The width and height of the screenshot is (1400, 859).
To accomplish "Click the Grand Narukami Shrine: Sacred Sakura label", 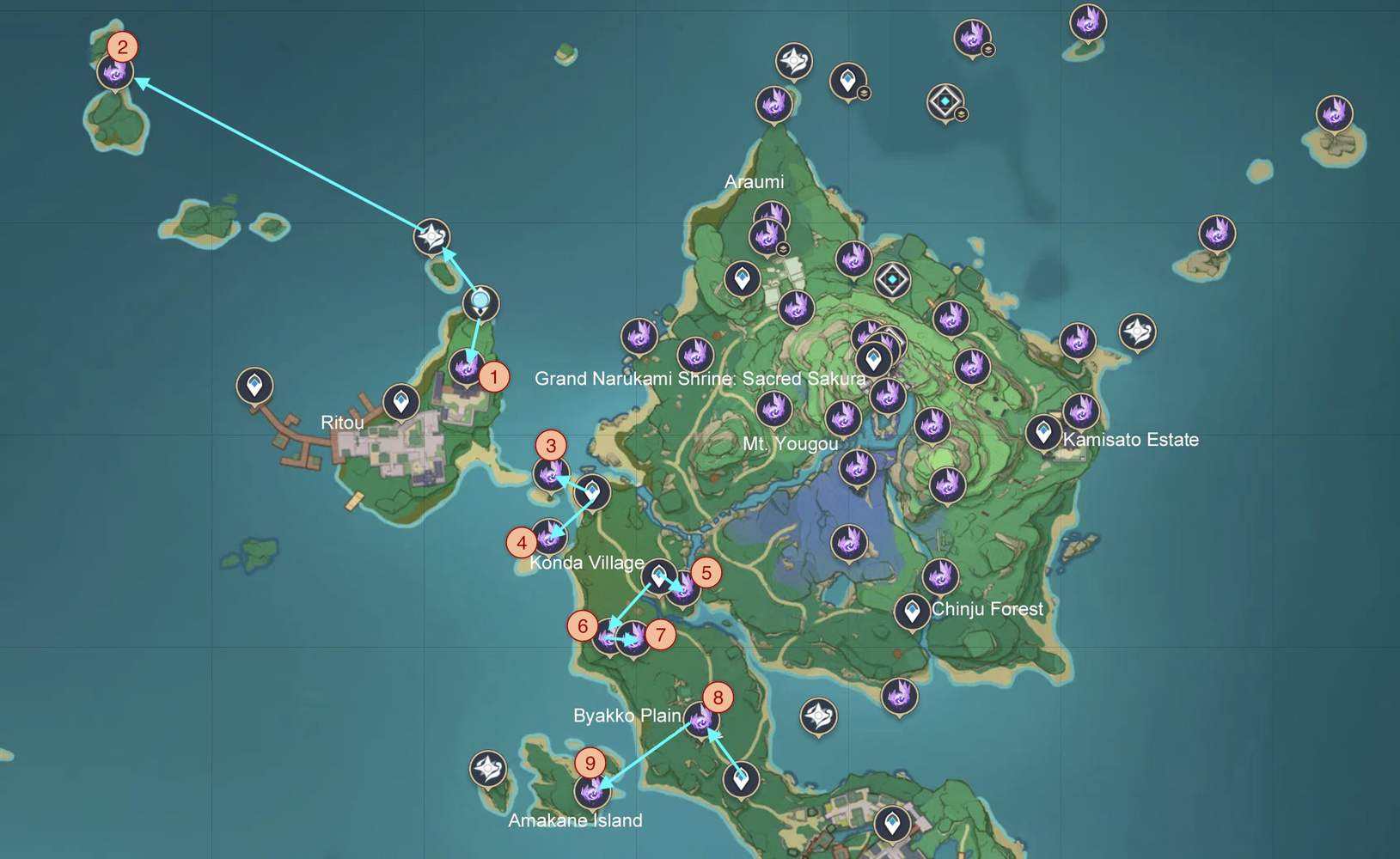I will [700, 378].
